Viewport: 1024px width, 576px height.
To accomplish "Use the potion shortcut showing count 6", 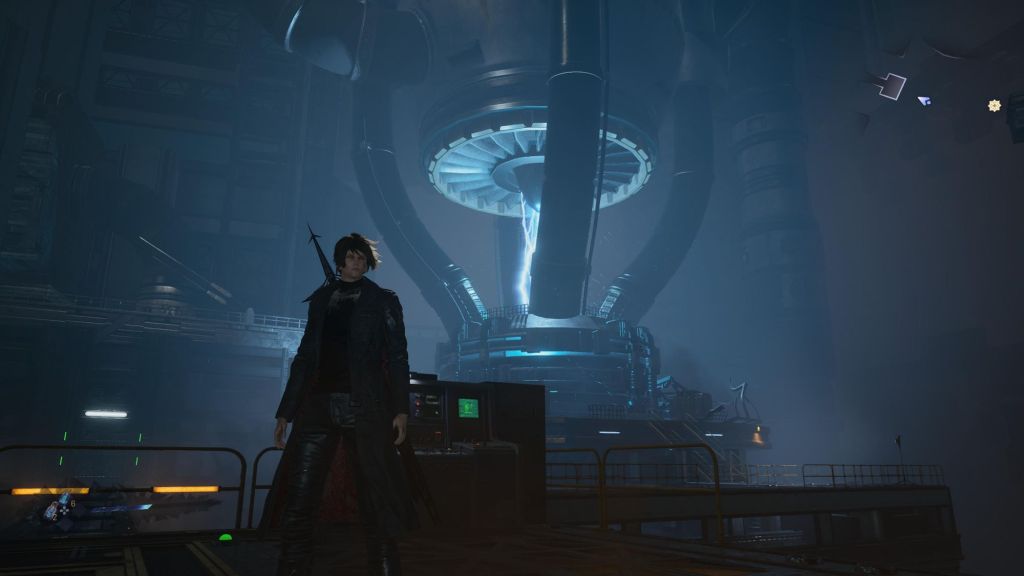I will [x=64, y=498].
